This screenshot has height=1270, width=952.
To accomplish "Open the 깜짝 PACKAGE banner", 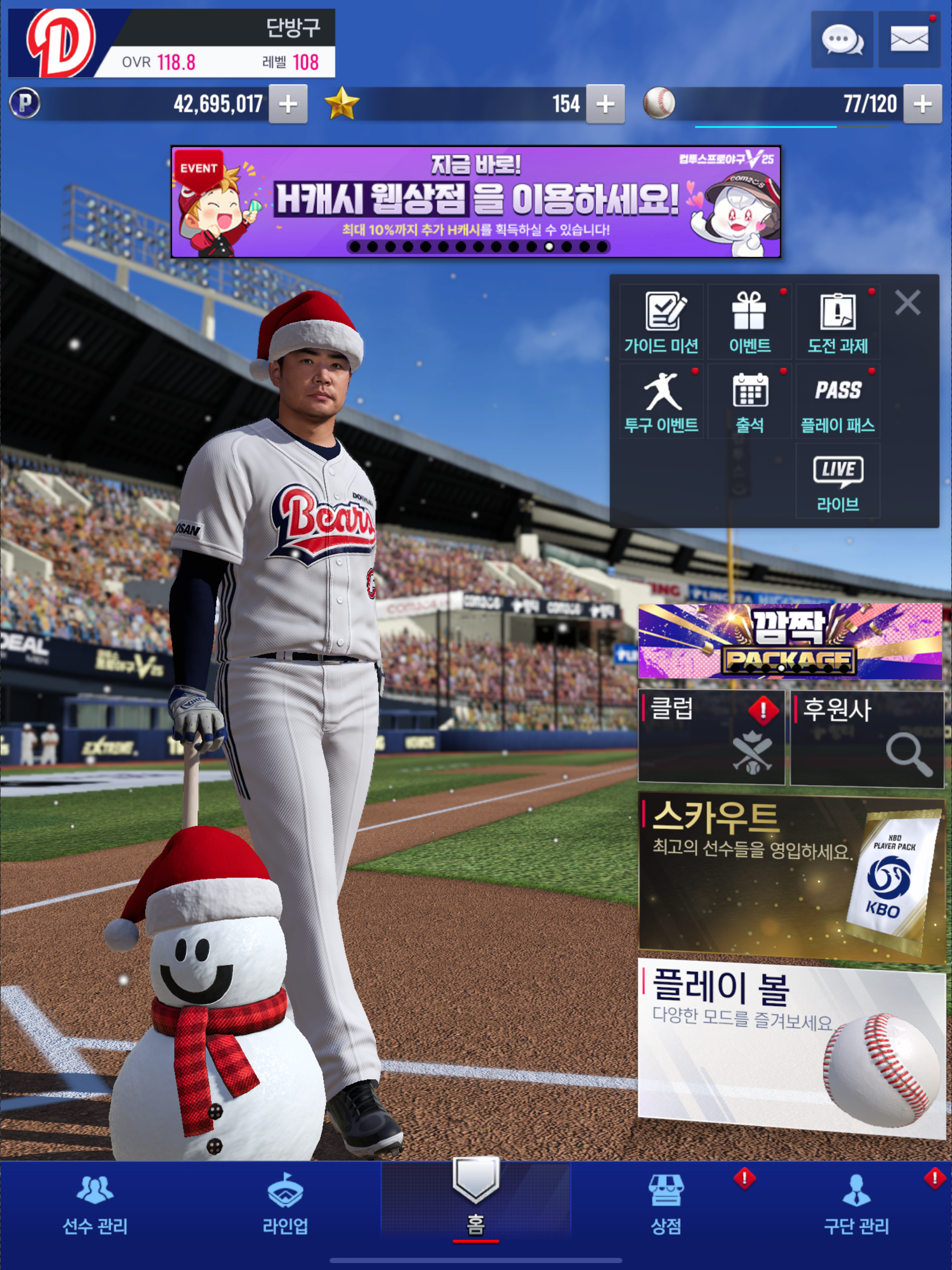I will tap(790, 642).
